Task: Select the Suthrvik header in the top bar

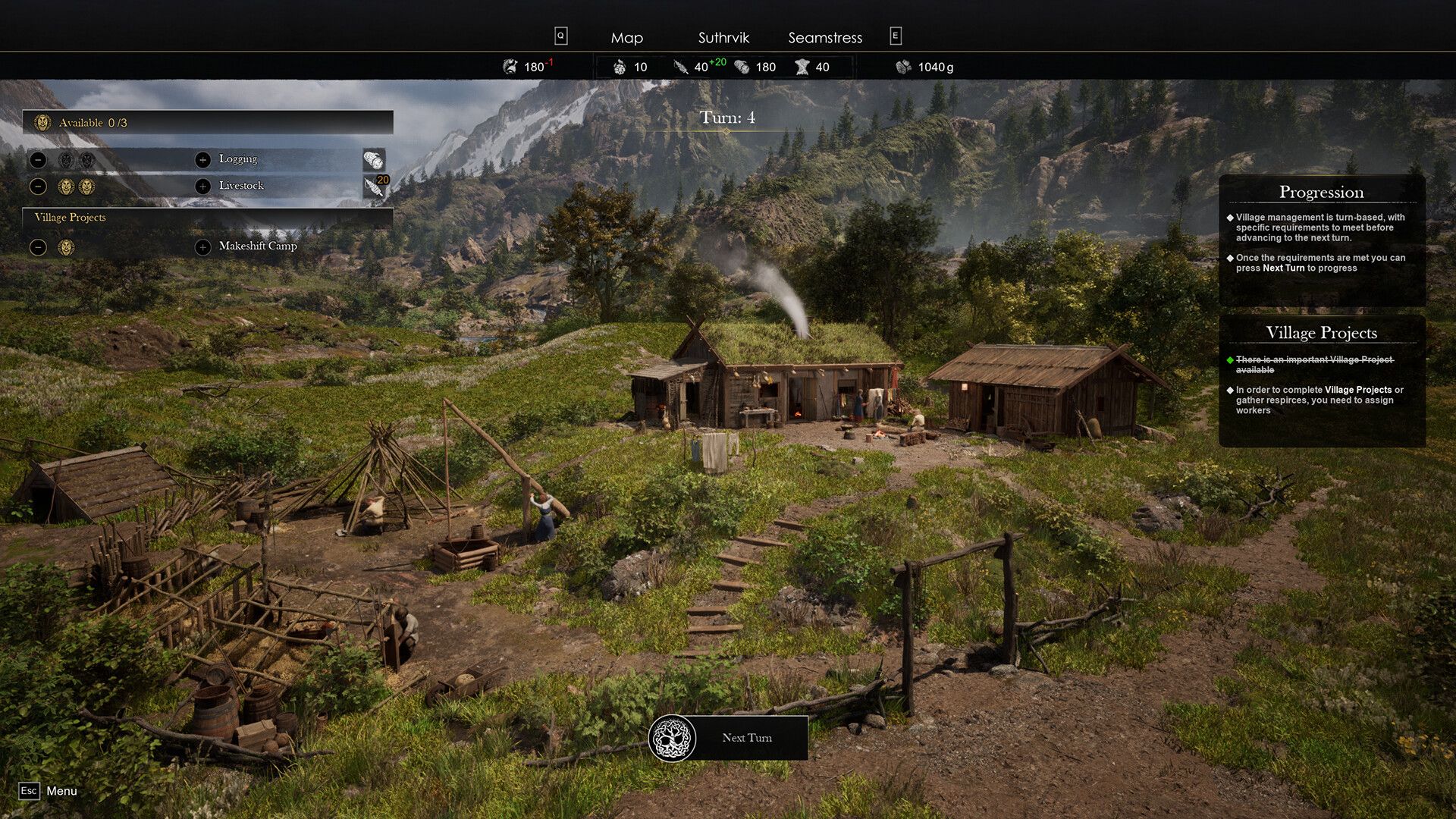Action: click(723, 37)
